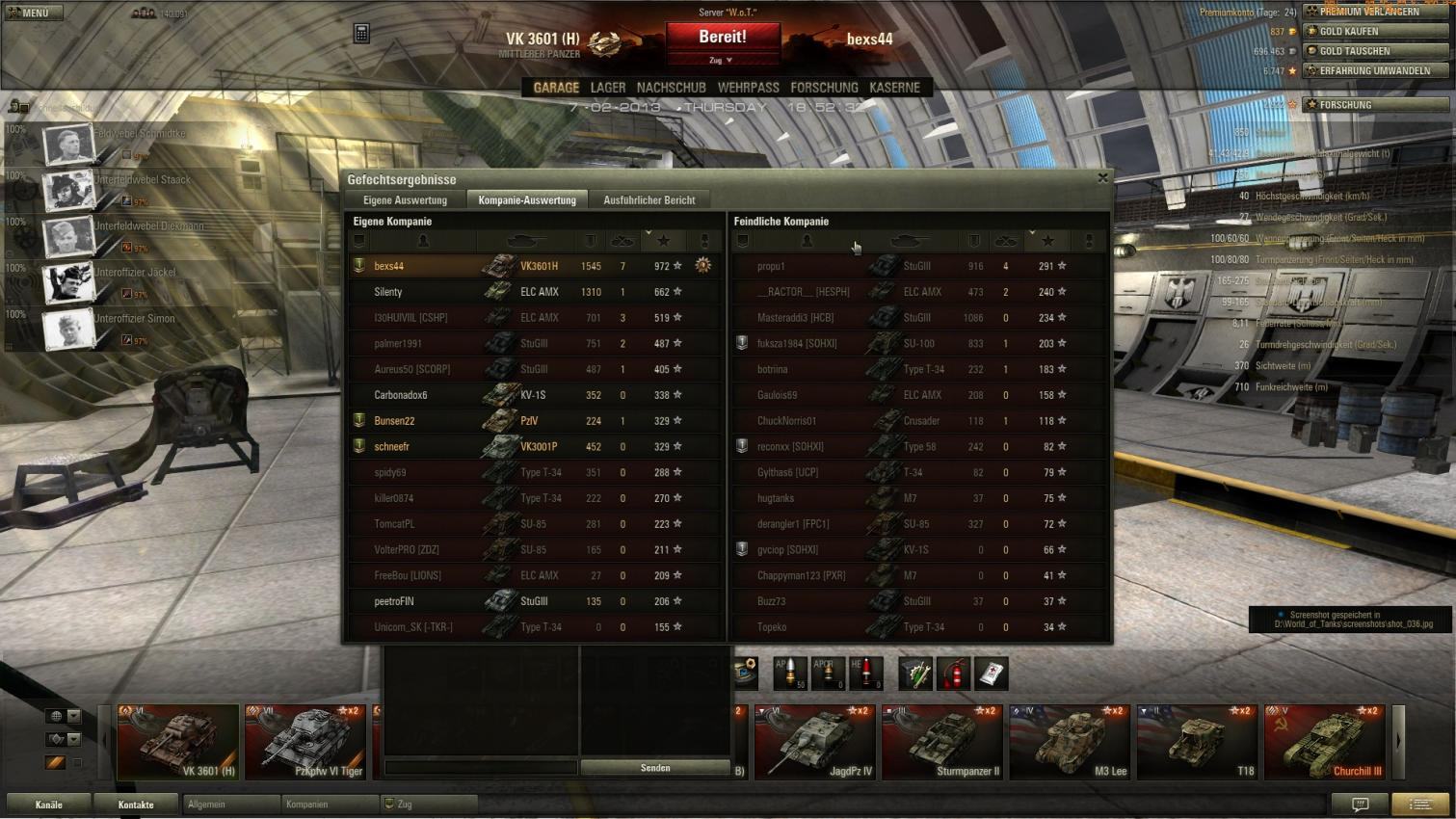Image resolution: width=1456 pixels, height=819 pixels.
Task: Select player bexs44 row in results
Action: 535,266
